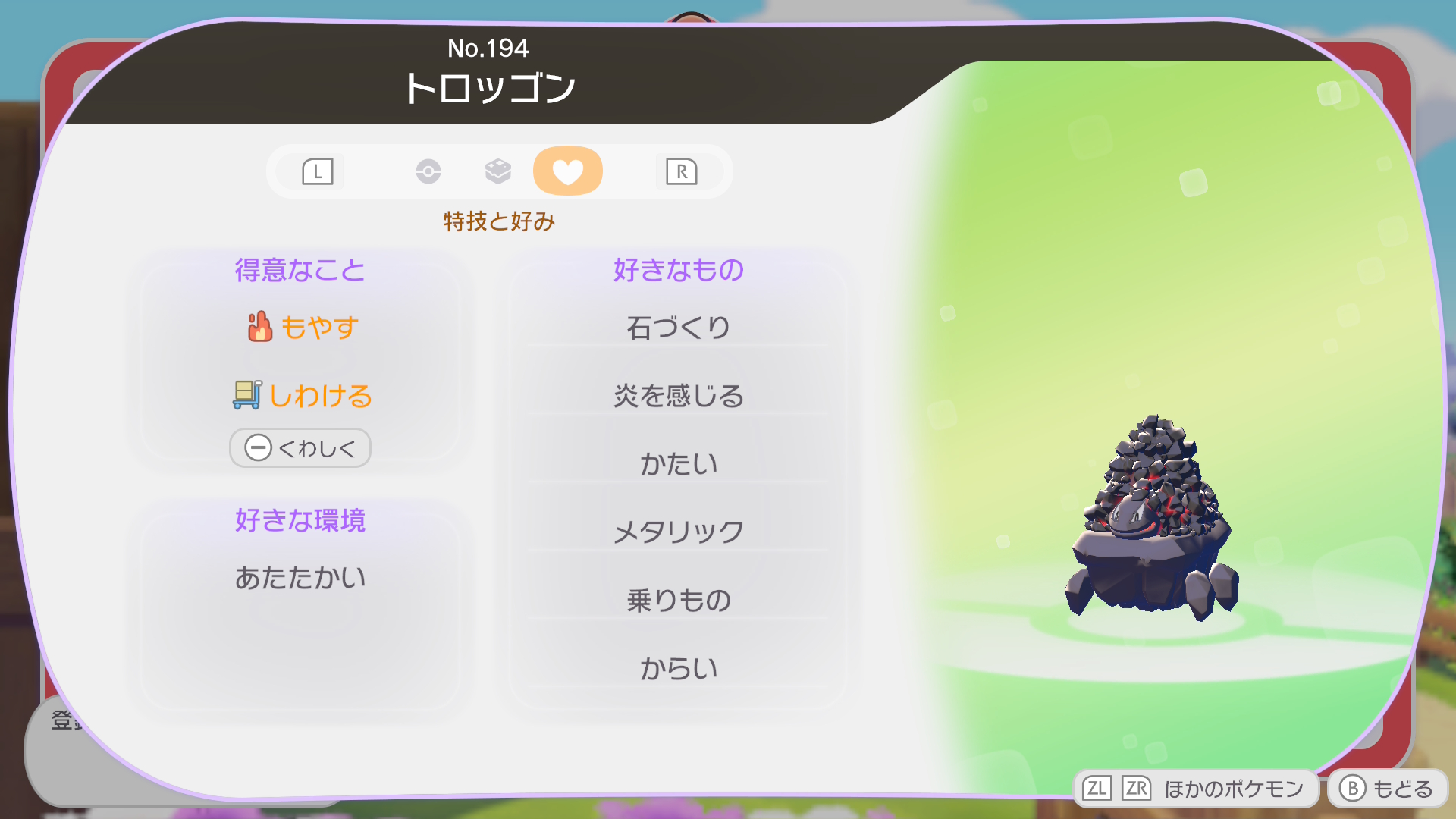Show details with the くわしく button
The height and width of the screenshot is (819, 1456).
pyautogui.click(x=300, y=448)
